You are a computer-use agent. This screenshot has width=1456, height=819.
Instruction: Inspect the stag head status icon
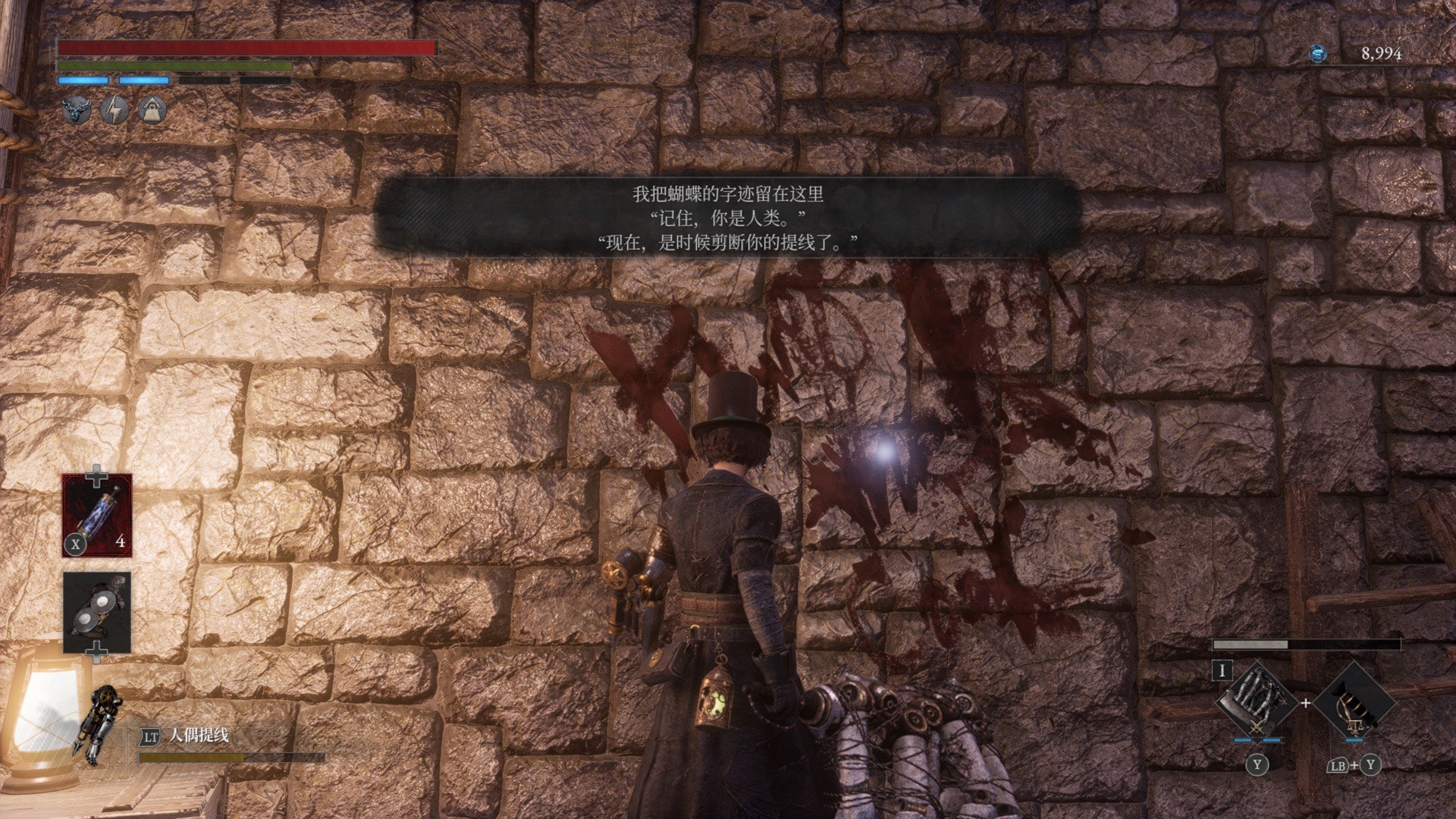[x=77, y=111]
